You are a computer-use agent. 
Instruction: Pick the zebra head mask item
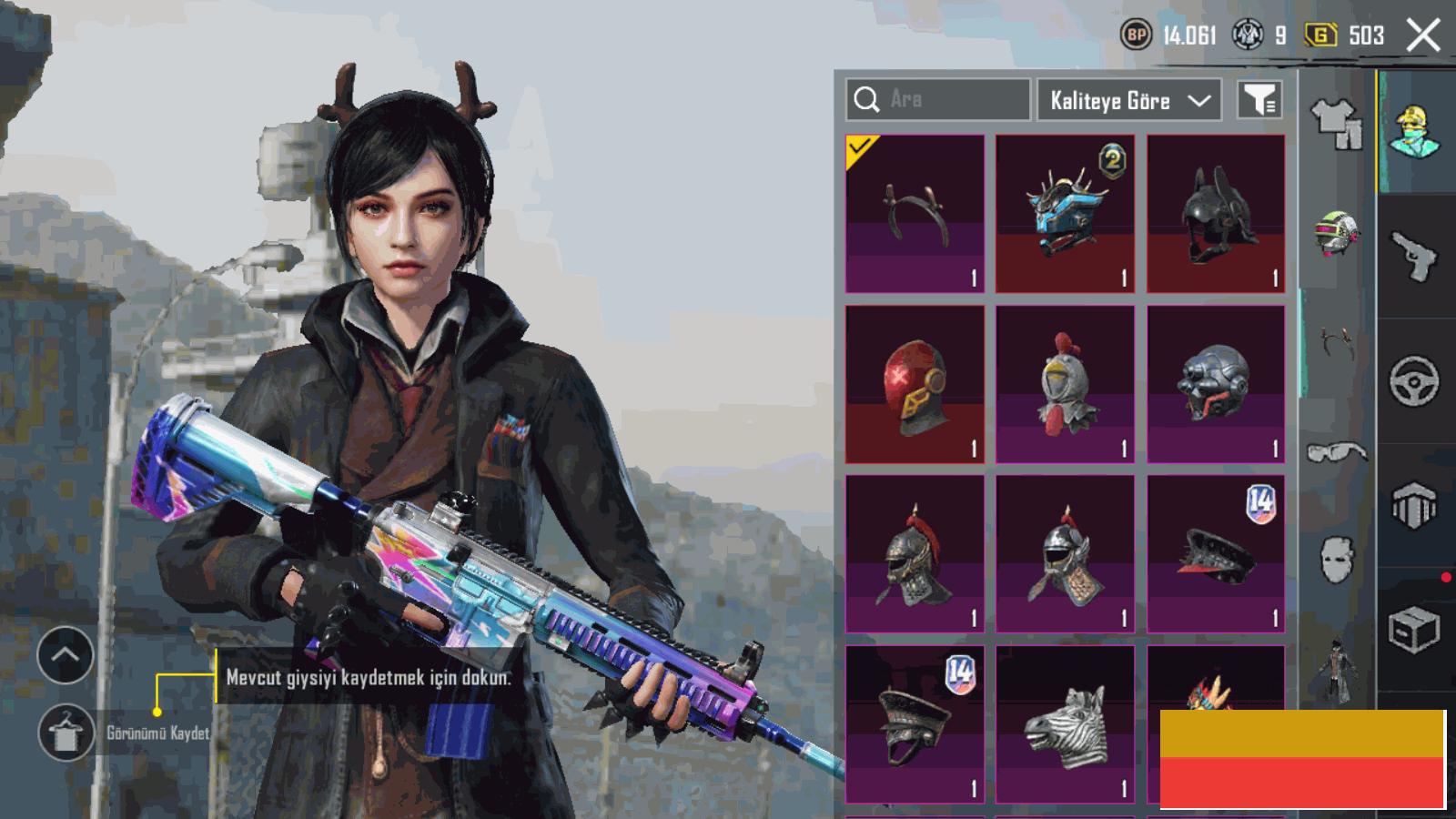pos(1065,724)
